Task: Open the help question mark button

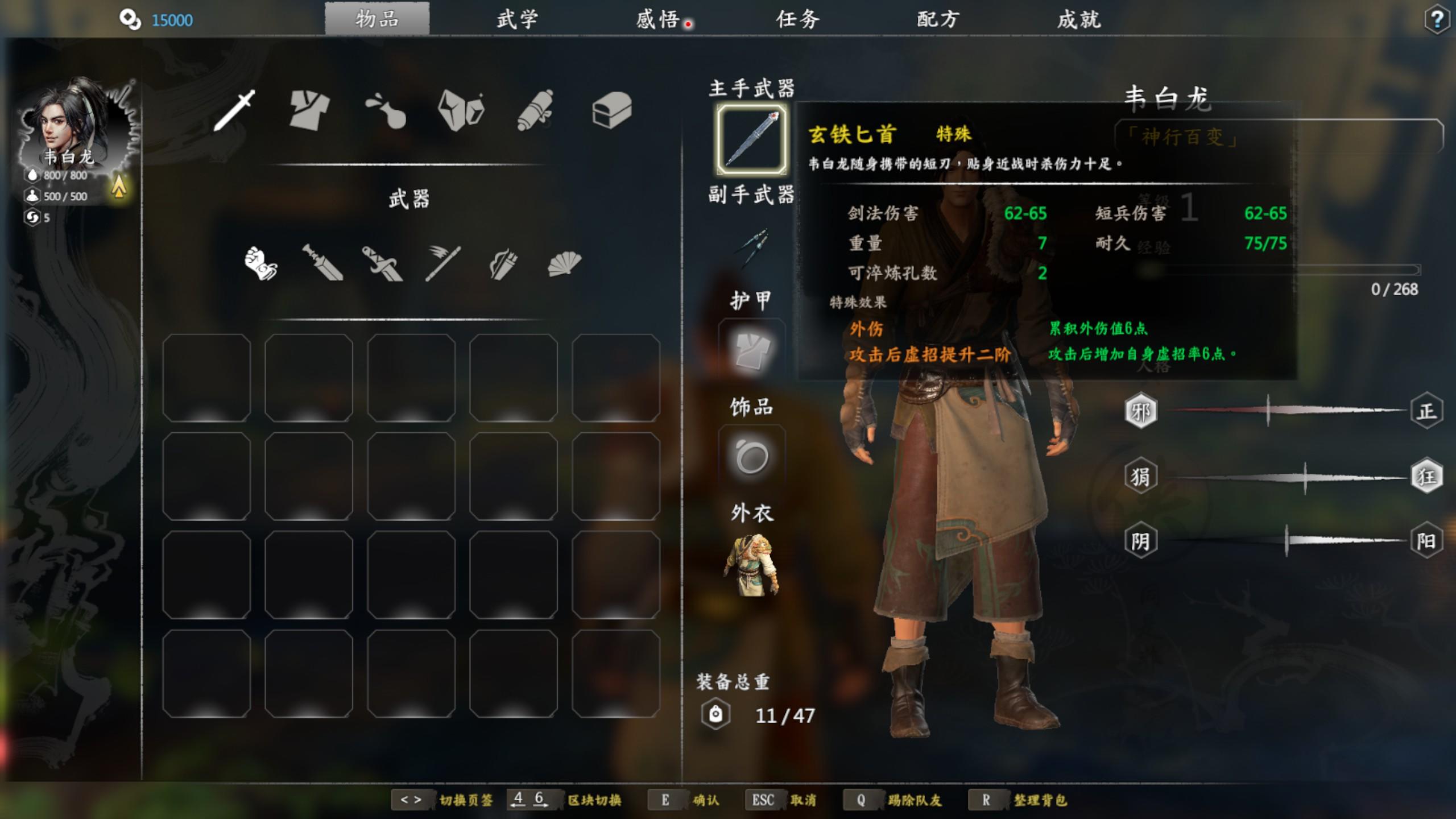Action: pos(1437,20)
